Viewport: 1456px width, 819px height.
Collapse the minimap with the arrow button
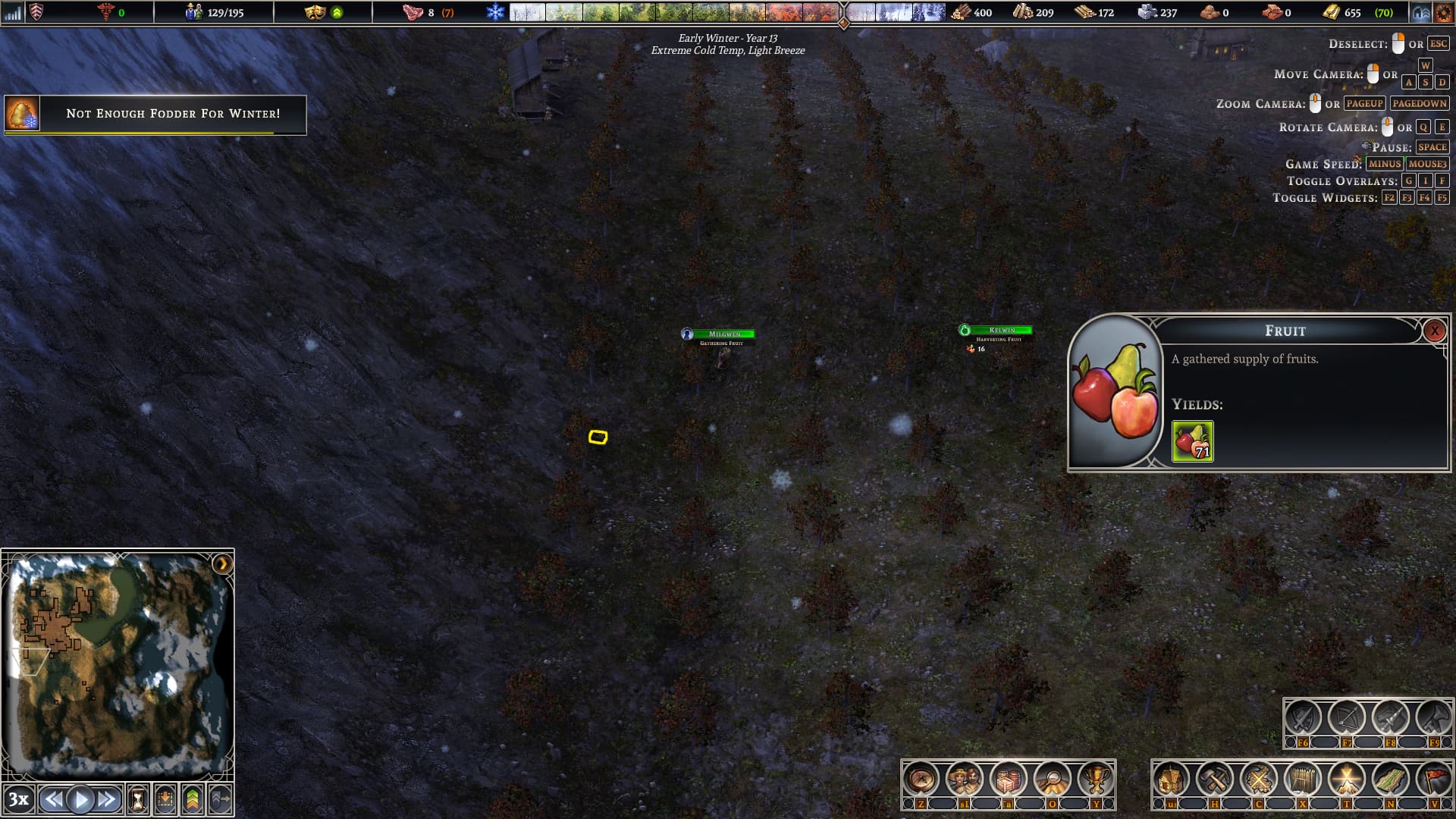click(222, 564)
